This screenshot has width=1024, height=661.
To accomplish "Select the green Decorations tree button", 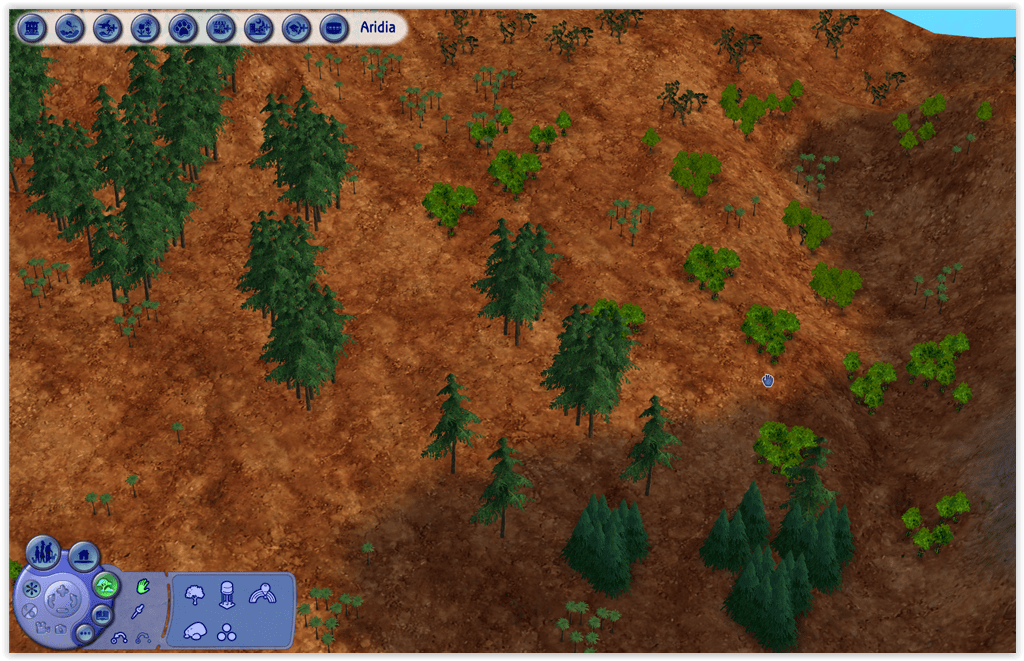I will pyautogui.click(x=105, y=585).
